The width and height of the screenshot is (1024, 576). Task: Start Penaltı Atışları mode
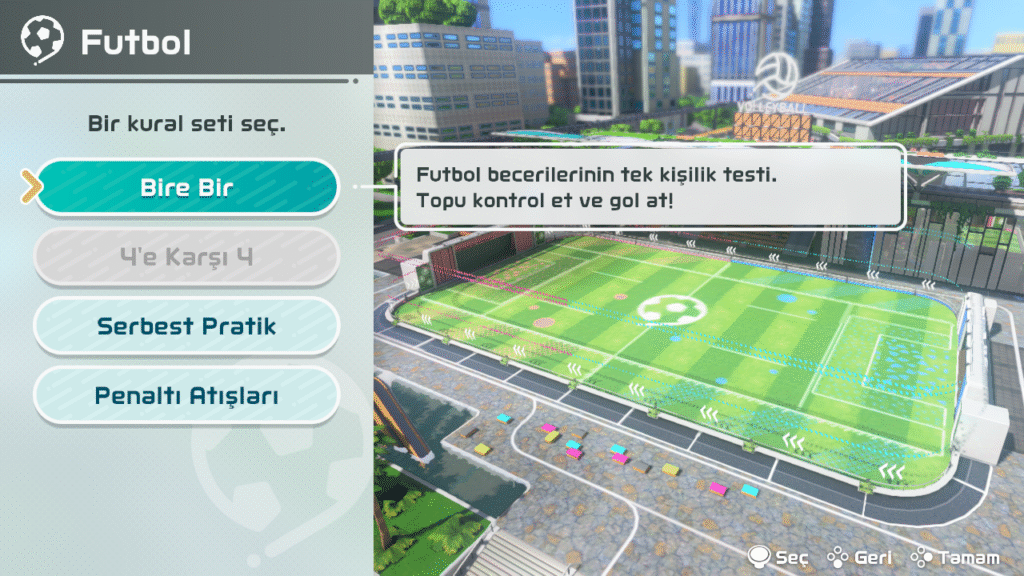pyautogui.click(x=187, y=396)
